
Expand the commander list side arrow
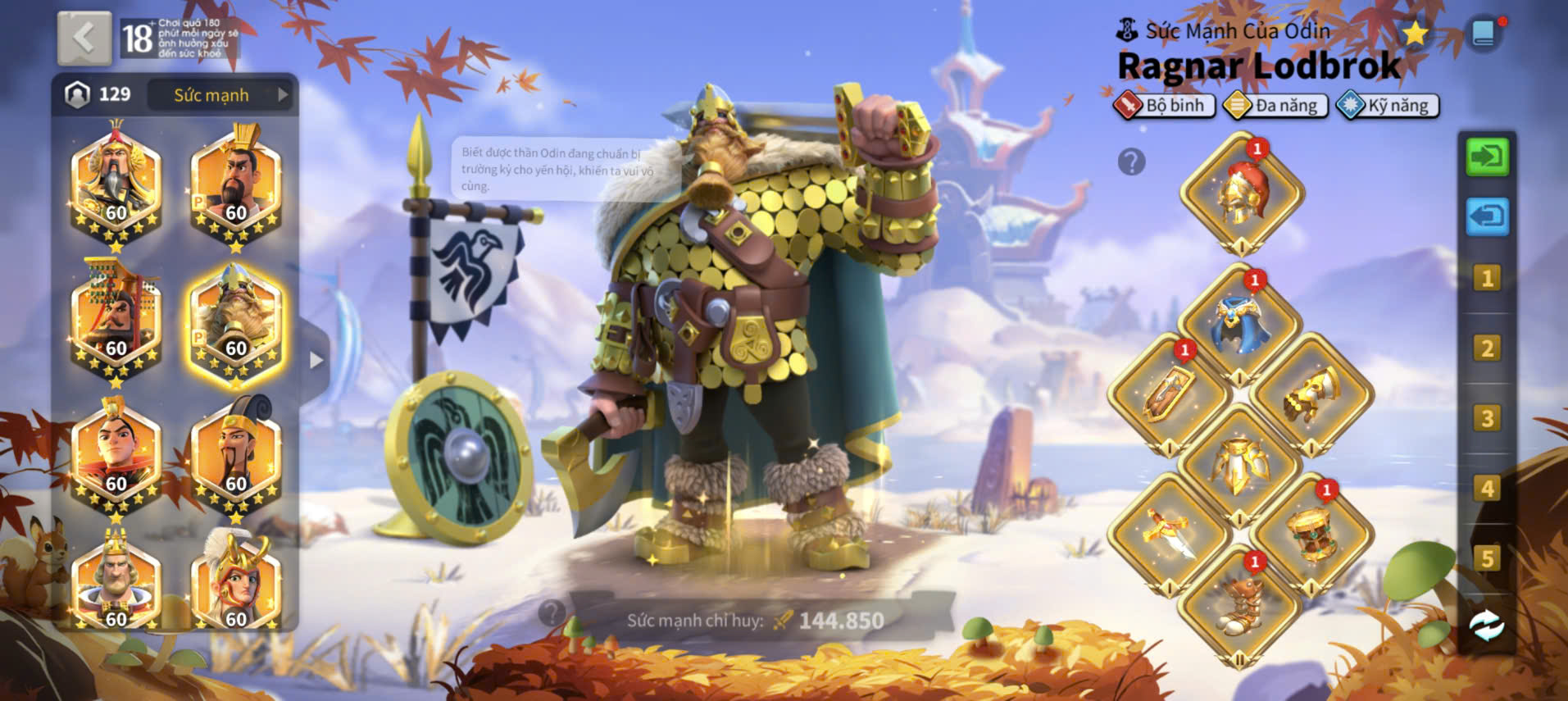(316, 360)
